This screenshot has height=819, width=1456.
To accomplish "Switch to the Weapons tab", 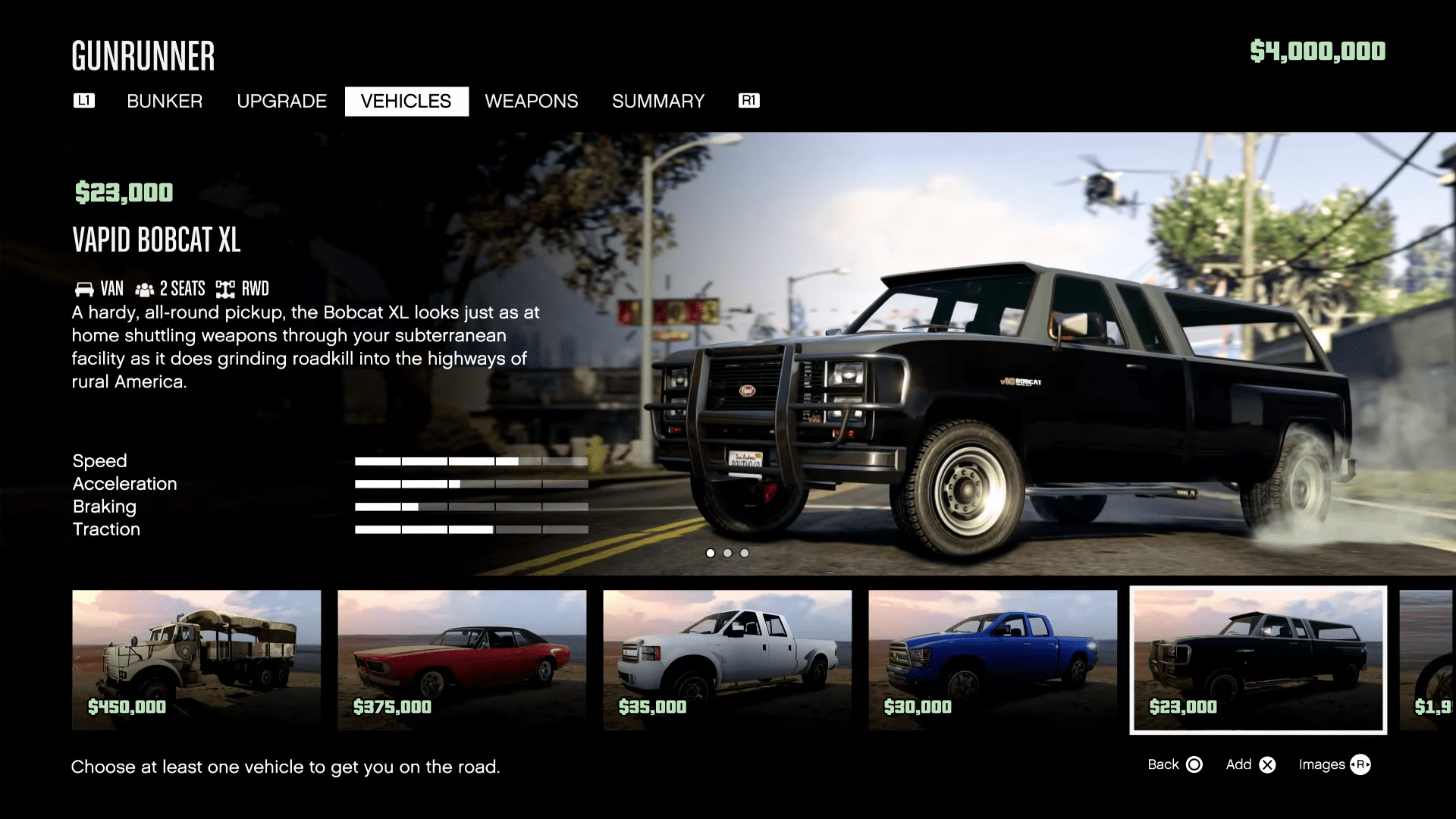I will pos(532,101).
